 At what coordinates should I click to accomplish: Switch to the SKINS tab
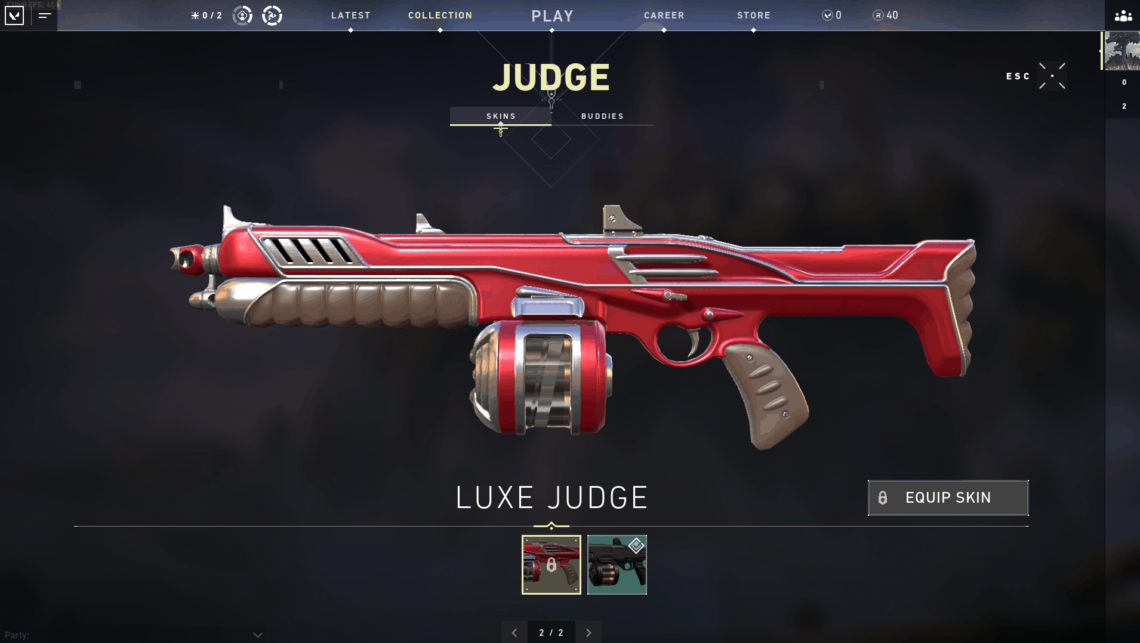pyautogui.click(x=501, y=116)
